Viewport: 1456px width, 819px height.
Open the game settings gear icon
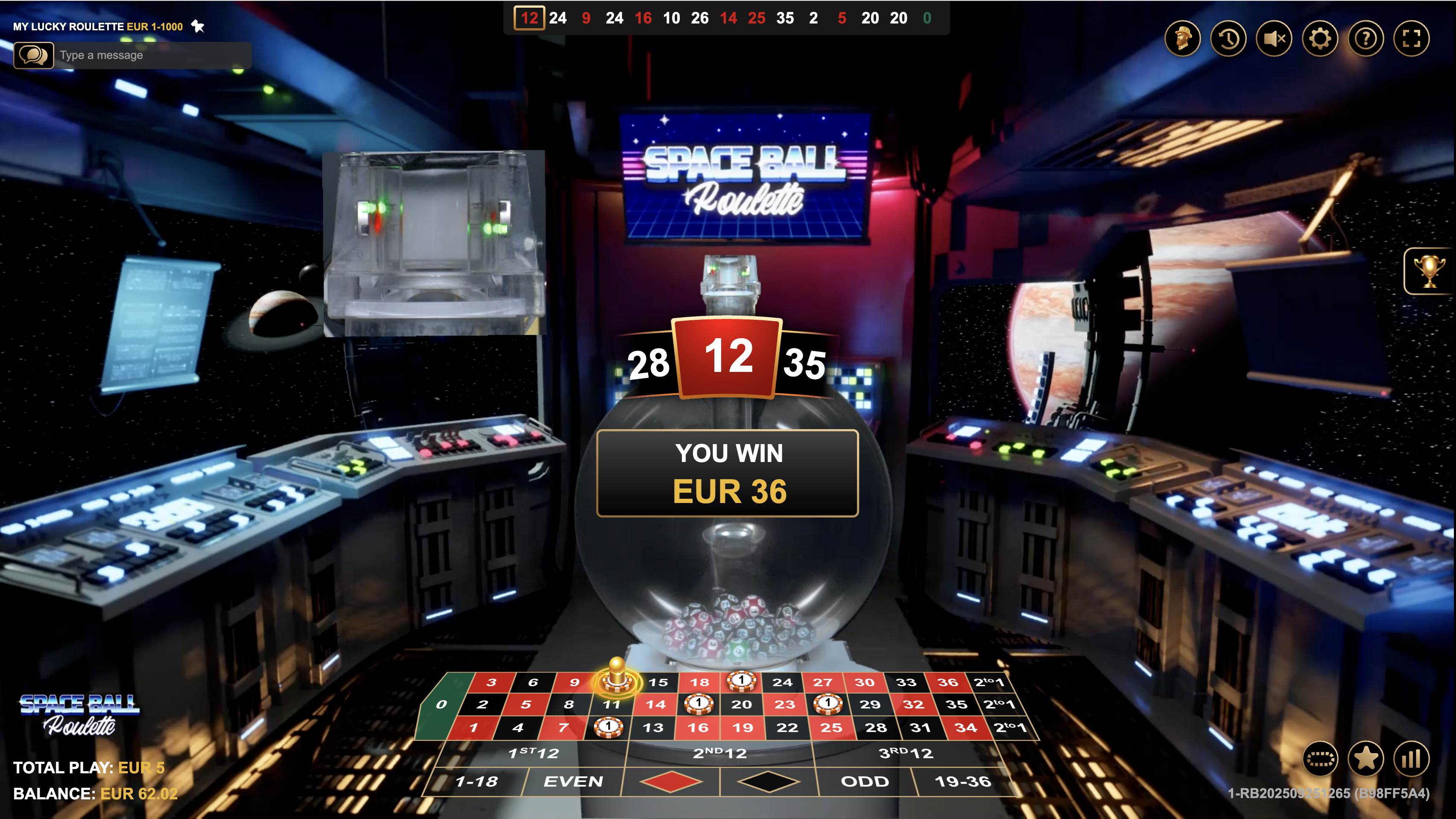point(1320,38)
